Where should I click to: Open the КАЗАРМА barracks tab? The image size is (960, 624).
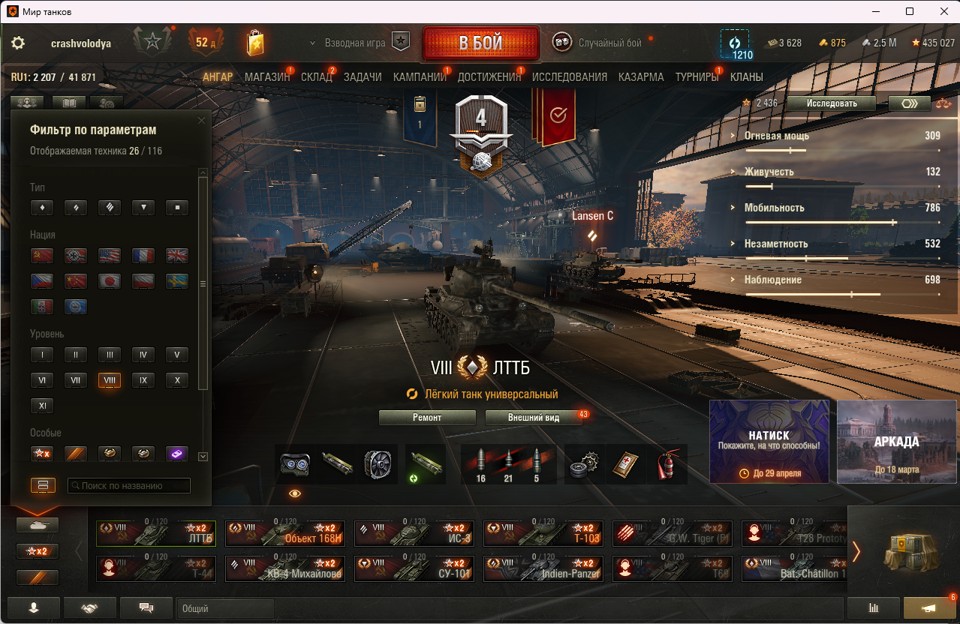(x=641, y=77)
